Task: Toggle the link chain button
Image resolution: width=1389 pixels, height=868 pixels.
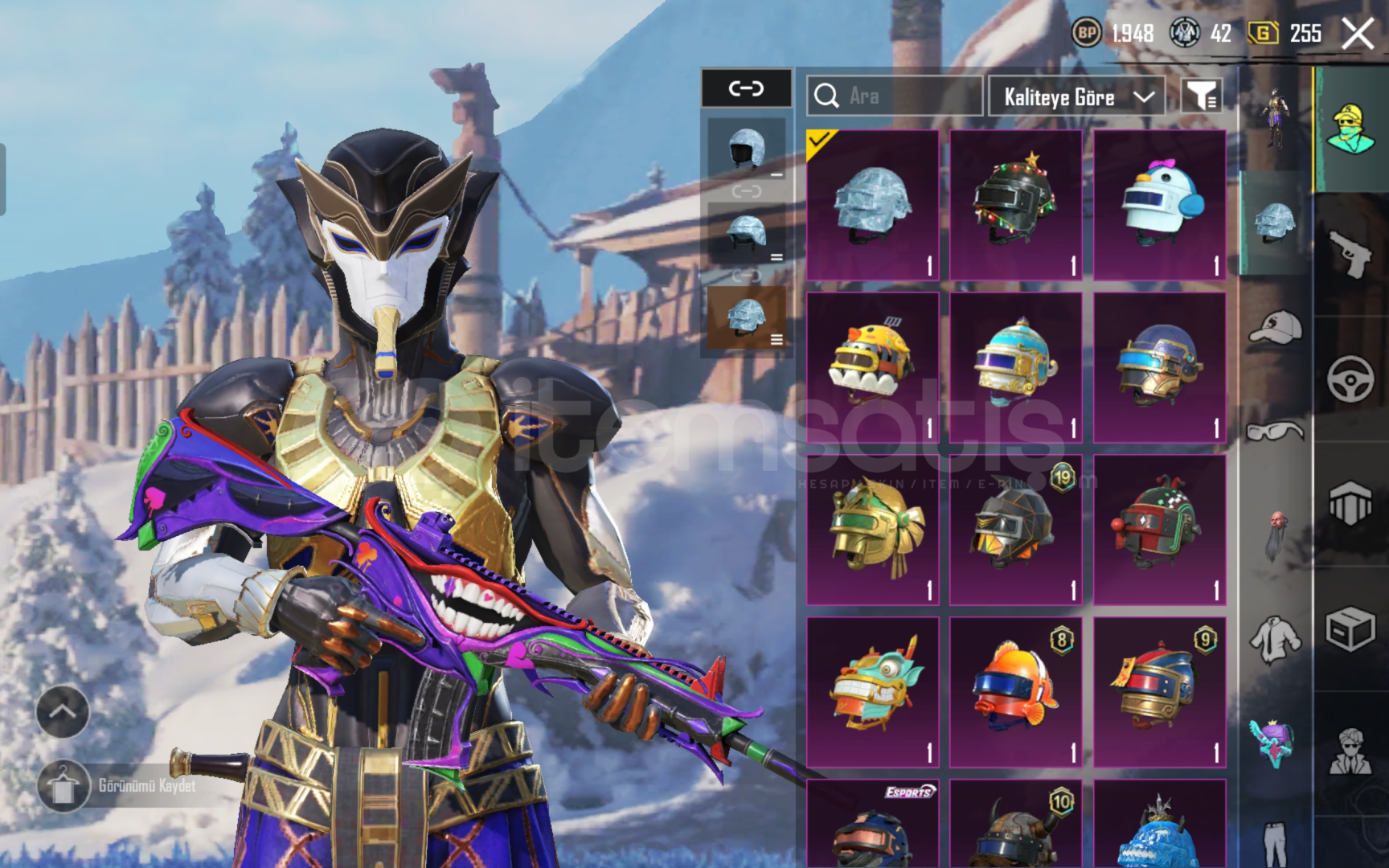Action: [746, 88]
